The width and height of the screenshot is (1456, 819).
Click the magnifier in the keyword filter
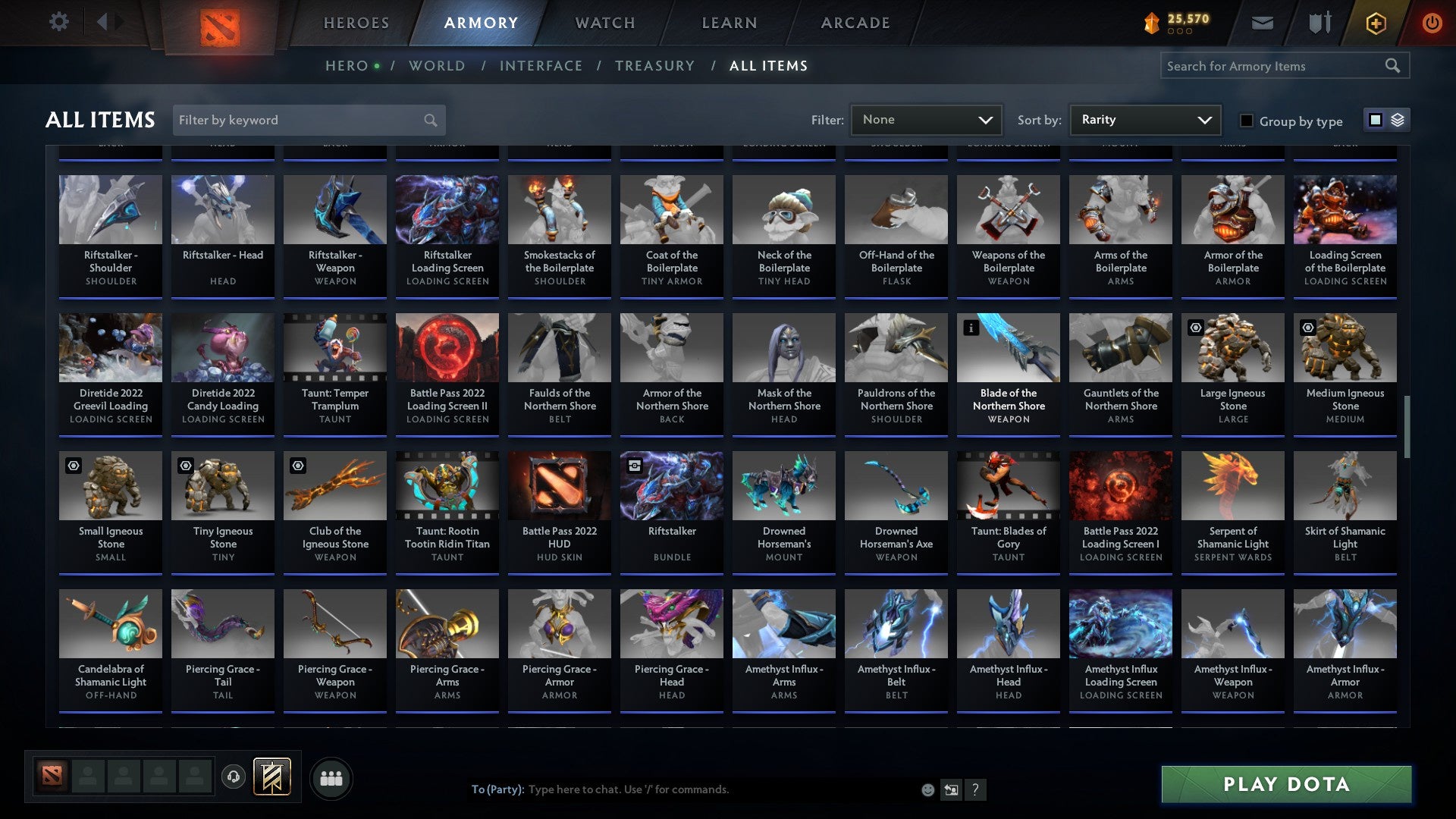(429, 120)
